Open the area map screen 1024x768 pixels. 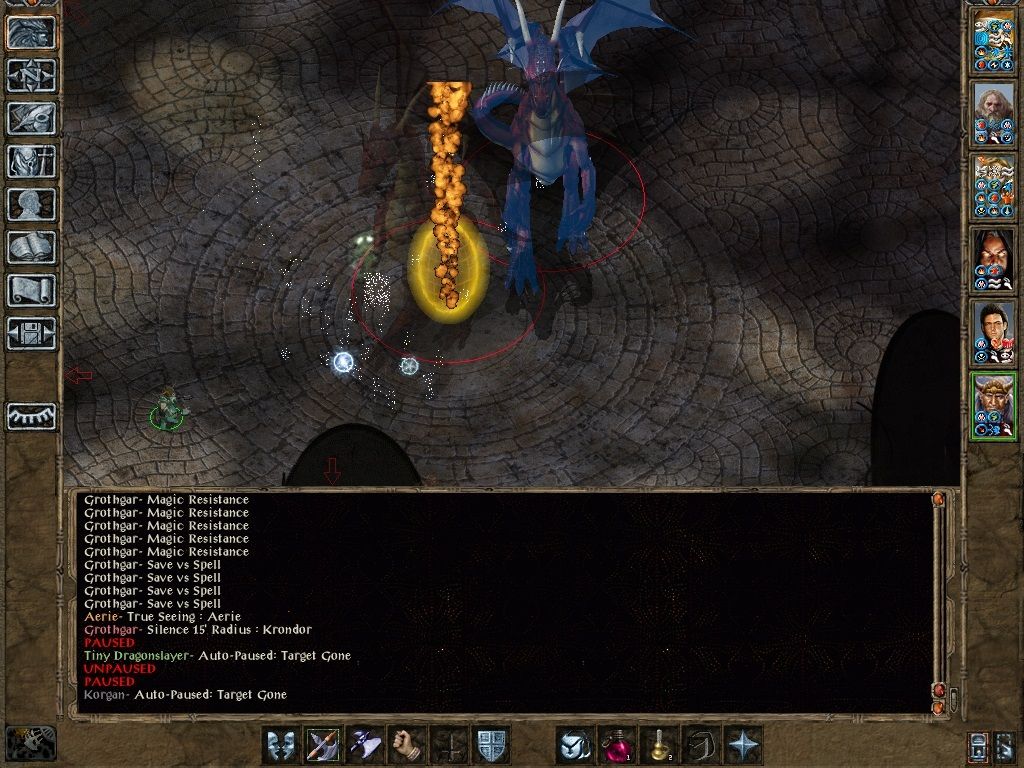pyautogui.click(x=31, y=74)
